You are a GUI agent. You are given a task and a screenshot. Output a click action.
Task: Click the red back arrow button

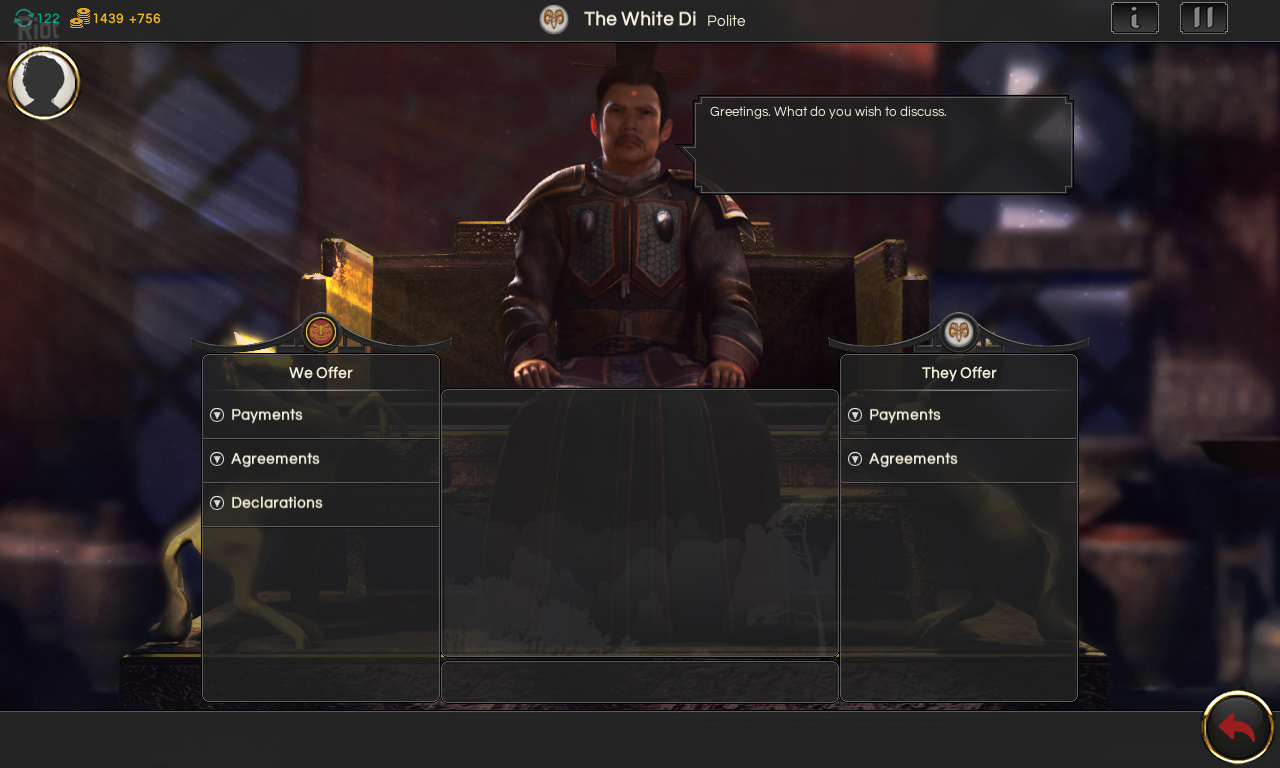click(x=1237, y=727)
